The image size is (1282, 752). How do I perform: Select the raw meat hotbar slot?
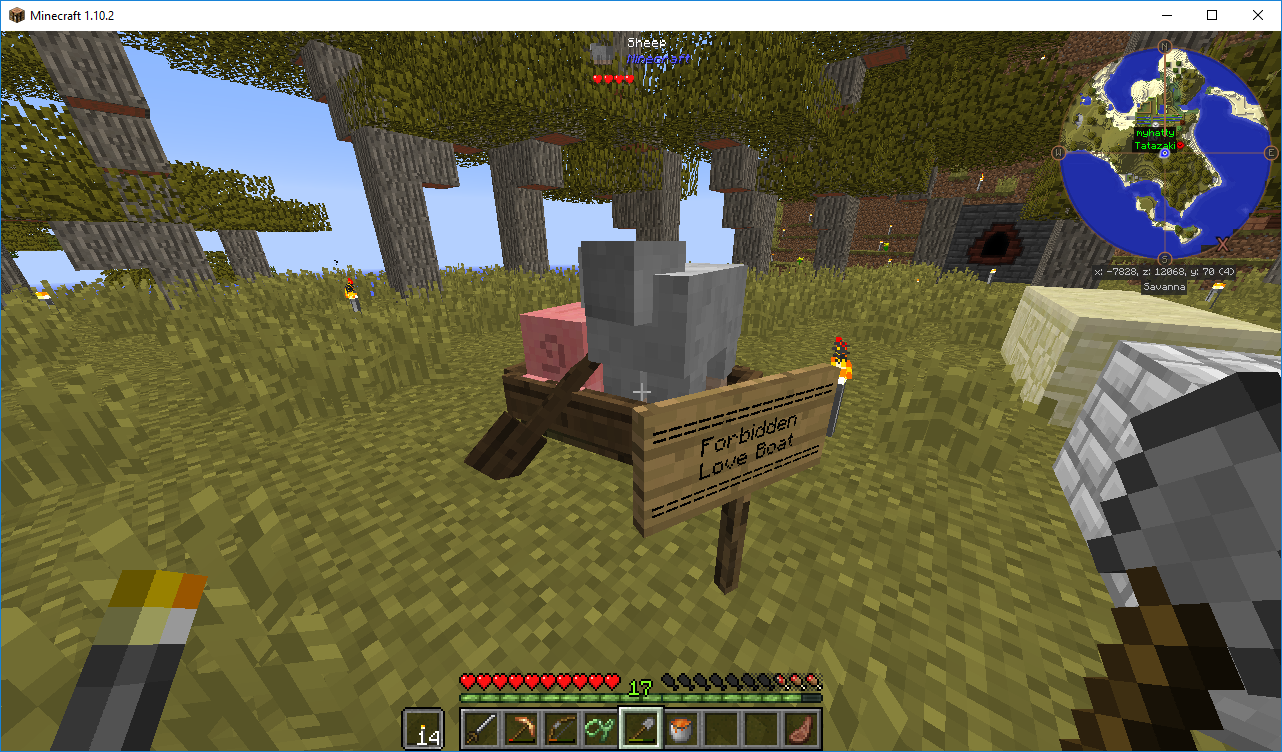pos(800,728)
